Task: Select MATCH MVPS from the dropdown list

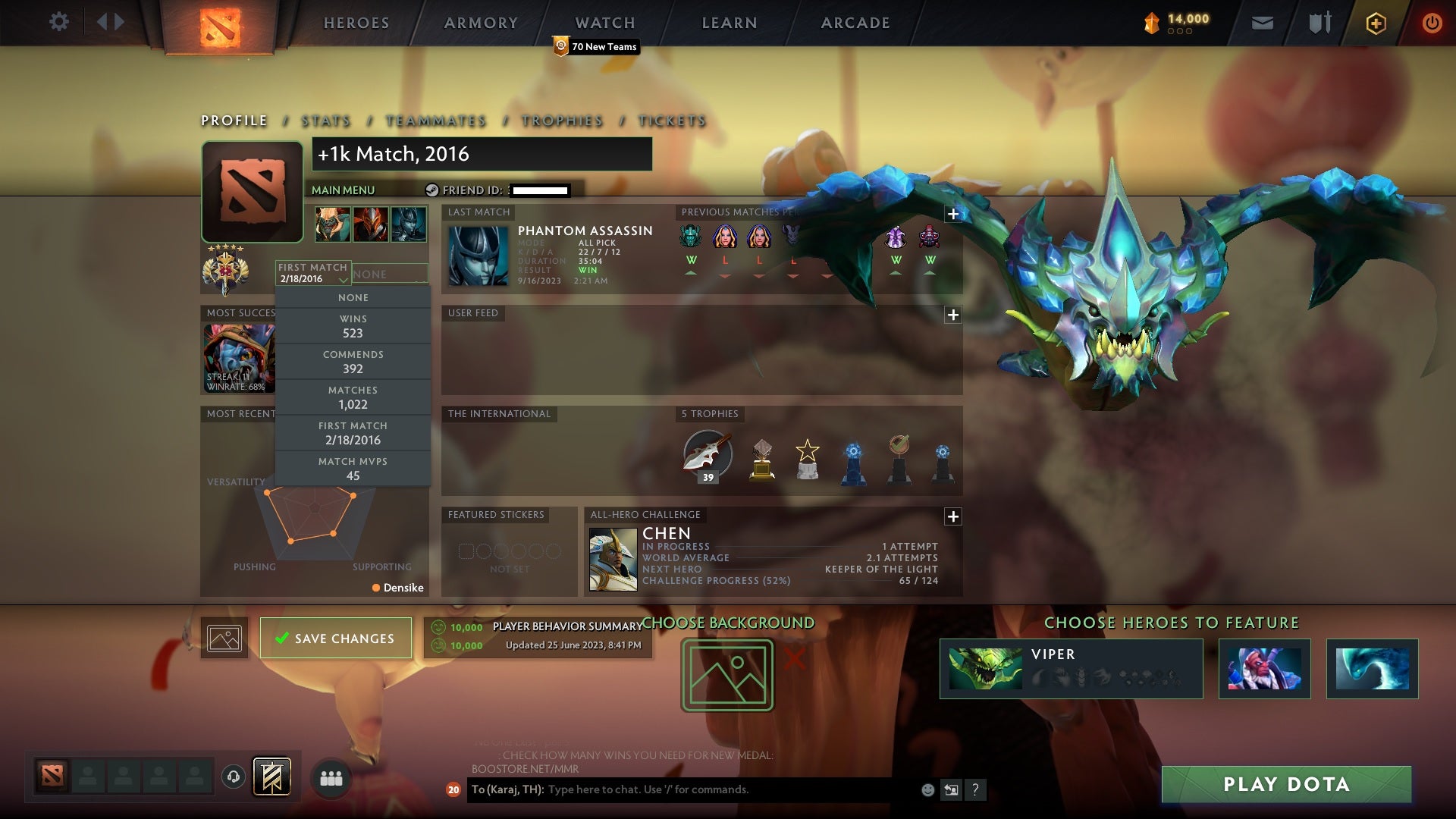Action: click(353, 468)
